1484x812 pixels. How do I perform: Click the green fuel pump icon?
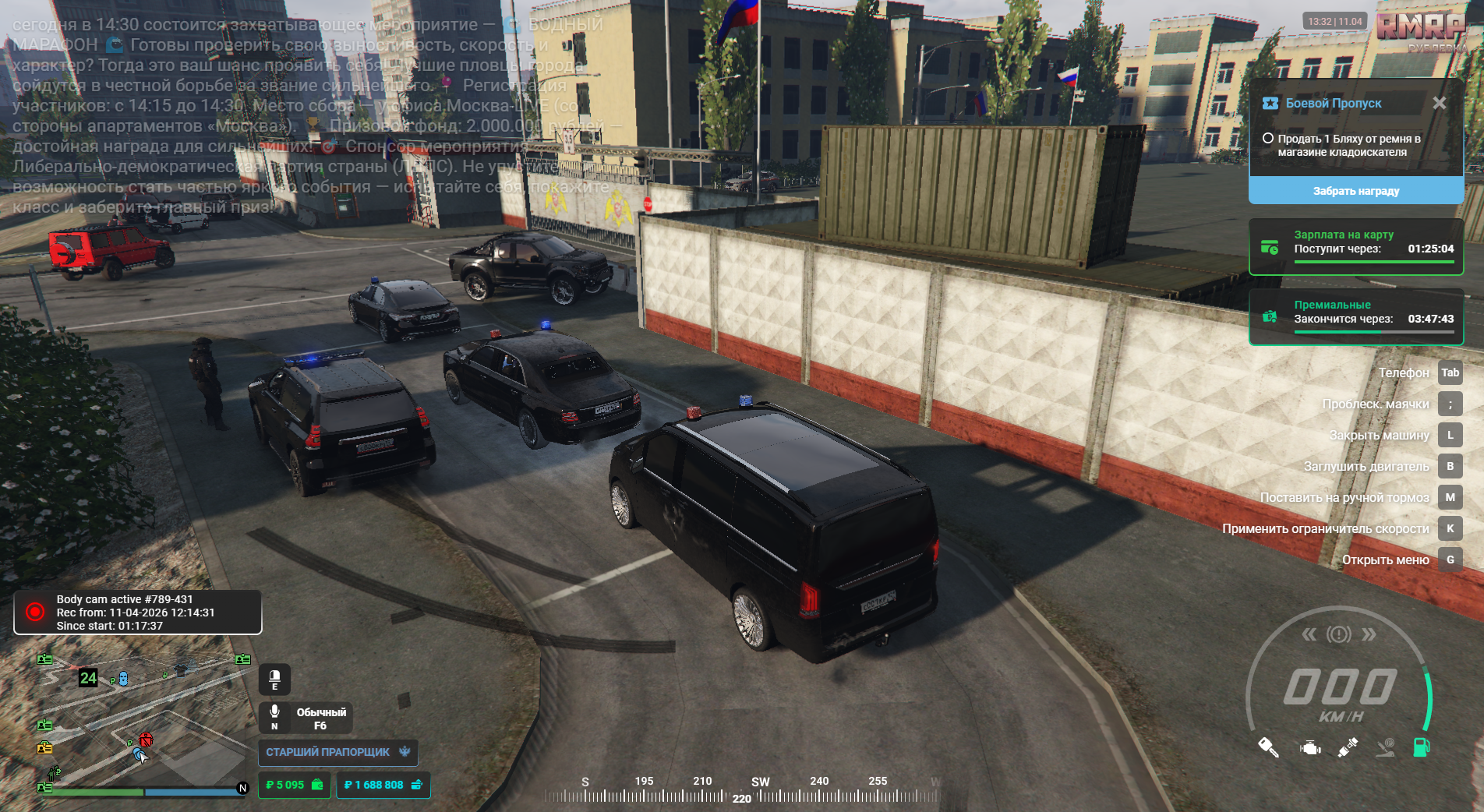click(1421, 747)
